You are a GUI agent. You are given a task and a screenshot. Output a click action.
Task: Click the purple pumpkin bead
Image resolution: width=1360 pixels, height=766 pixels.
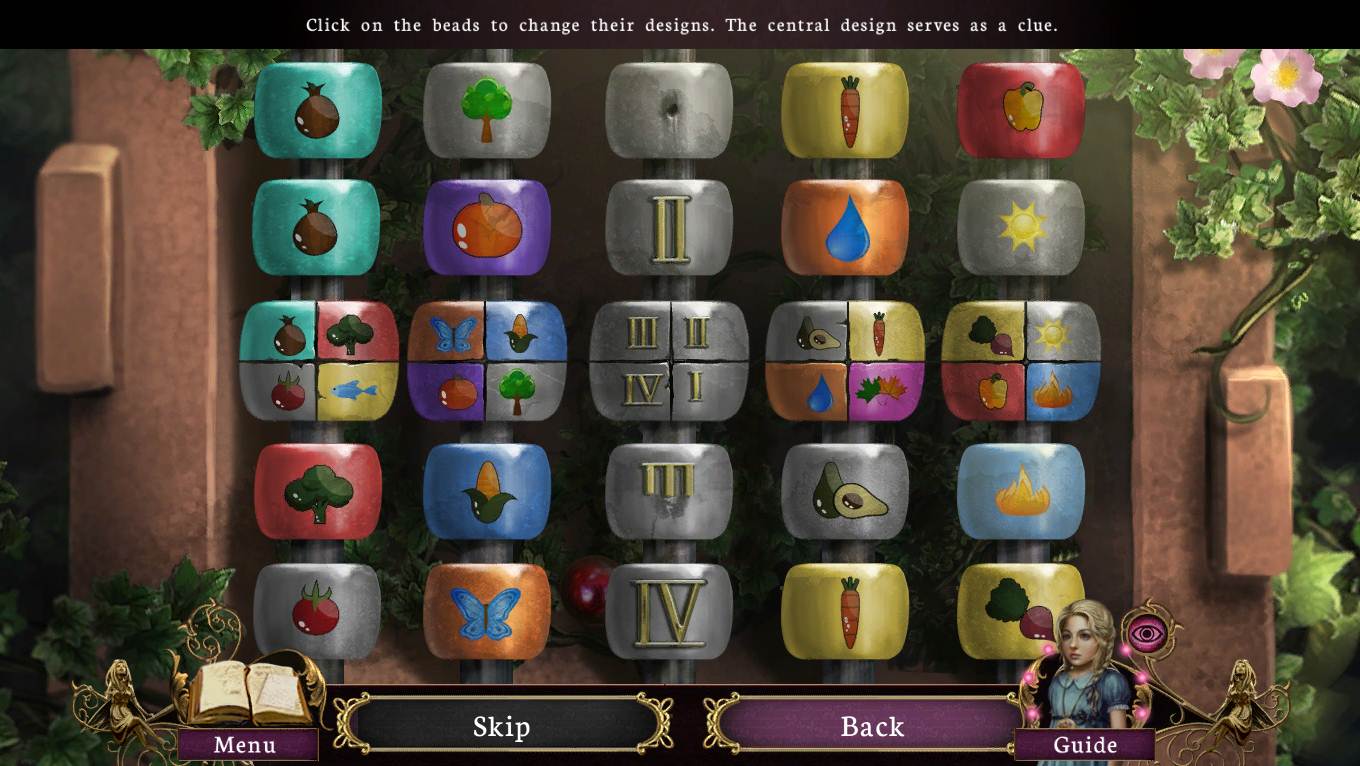[x=487, y=227]
